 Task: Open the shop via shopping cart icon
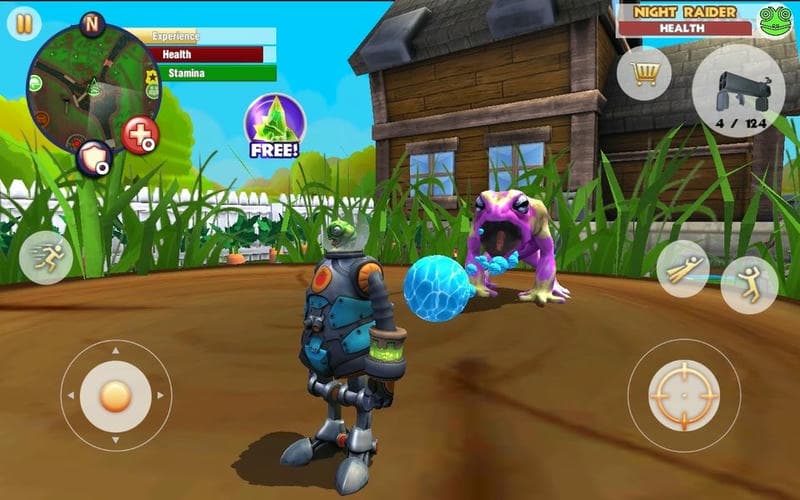click(x=644, y=73)
